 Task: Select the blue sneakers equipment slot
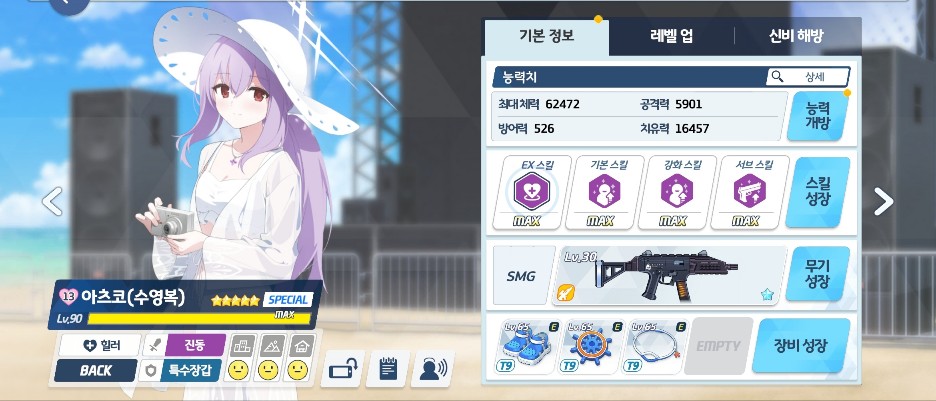[x=525, y=347]
